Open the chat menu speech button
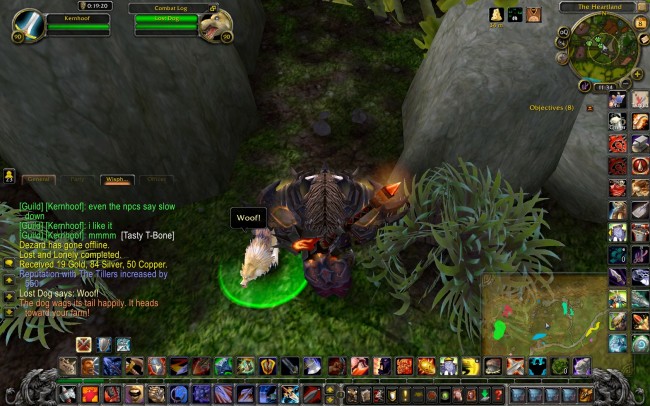 click(x=9, y=176)
